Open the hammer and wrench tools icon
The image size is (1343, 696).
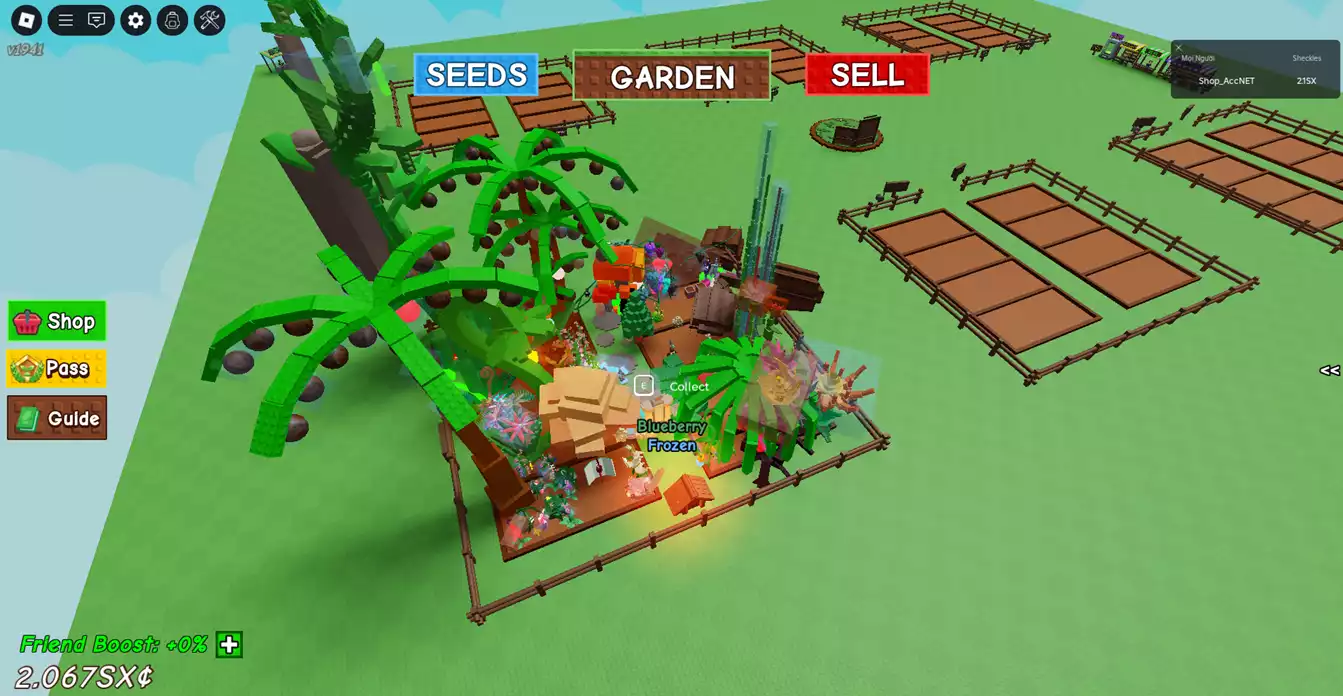pos(209,20)
